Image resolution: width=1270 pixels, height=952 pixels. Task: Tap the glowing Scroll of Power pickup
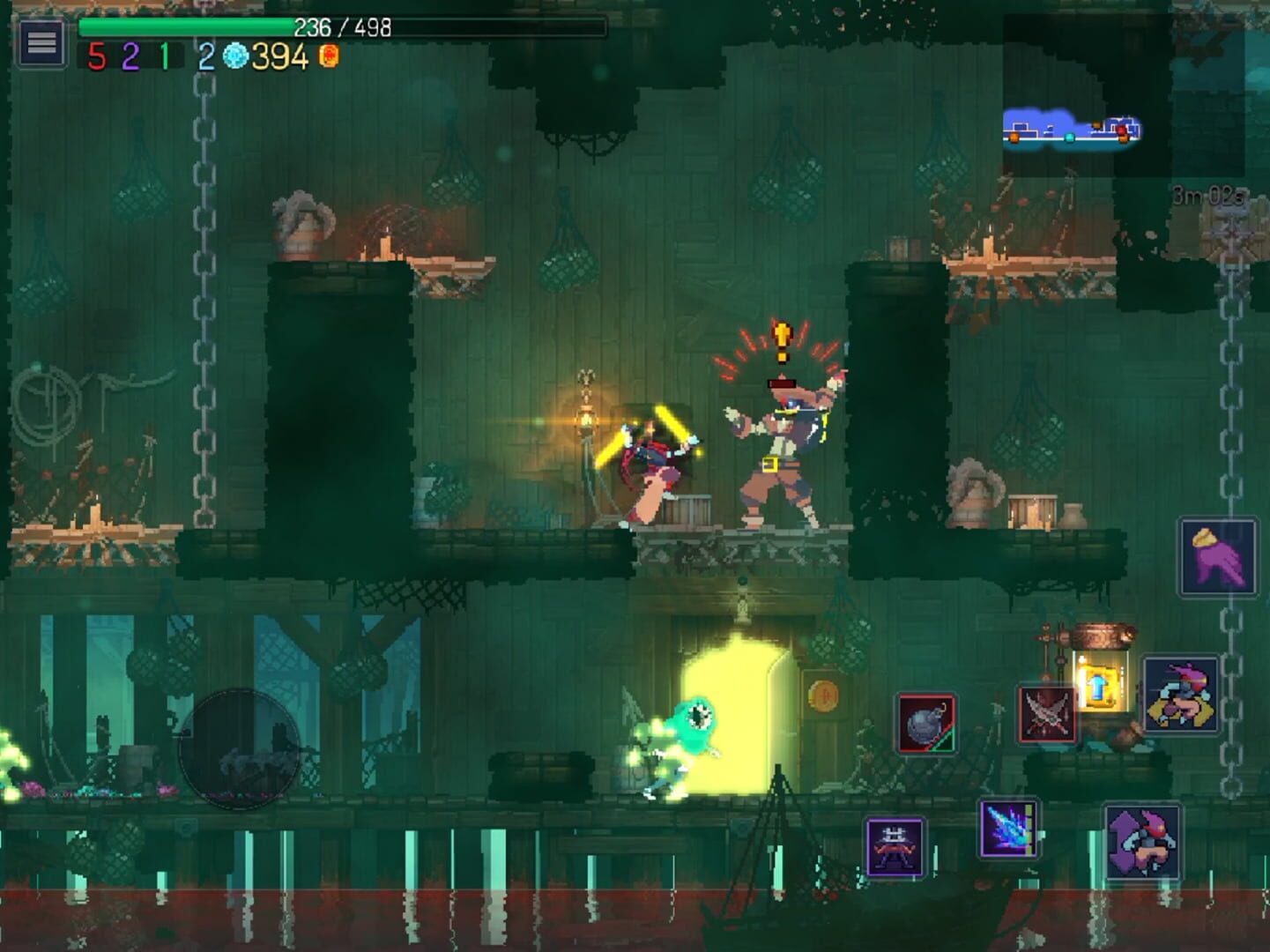coord(1100,686)
